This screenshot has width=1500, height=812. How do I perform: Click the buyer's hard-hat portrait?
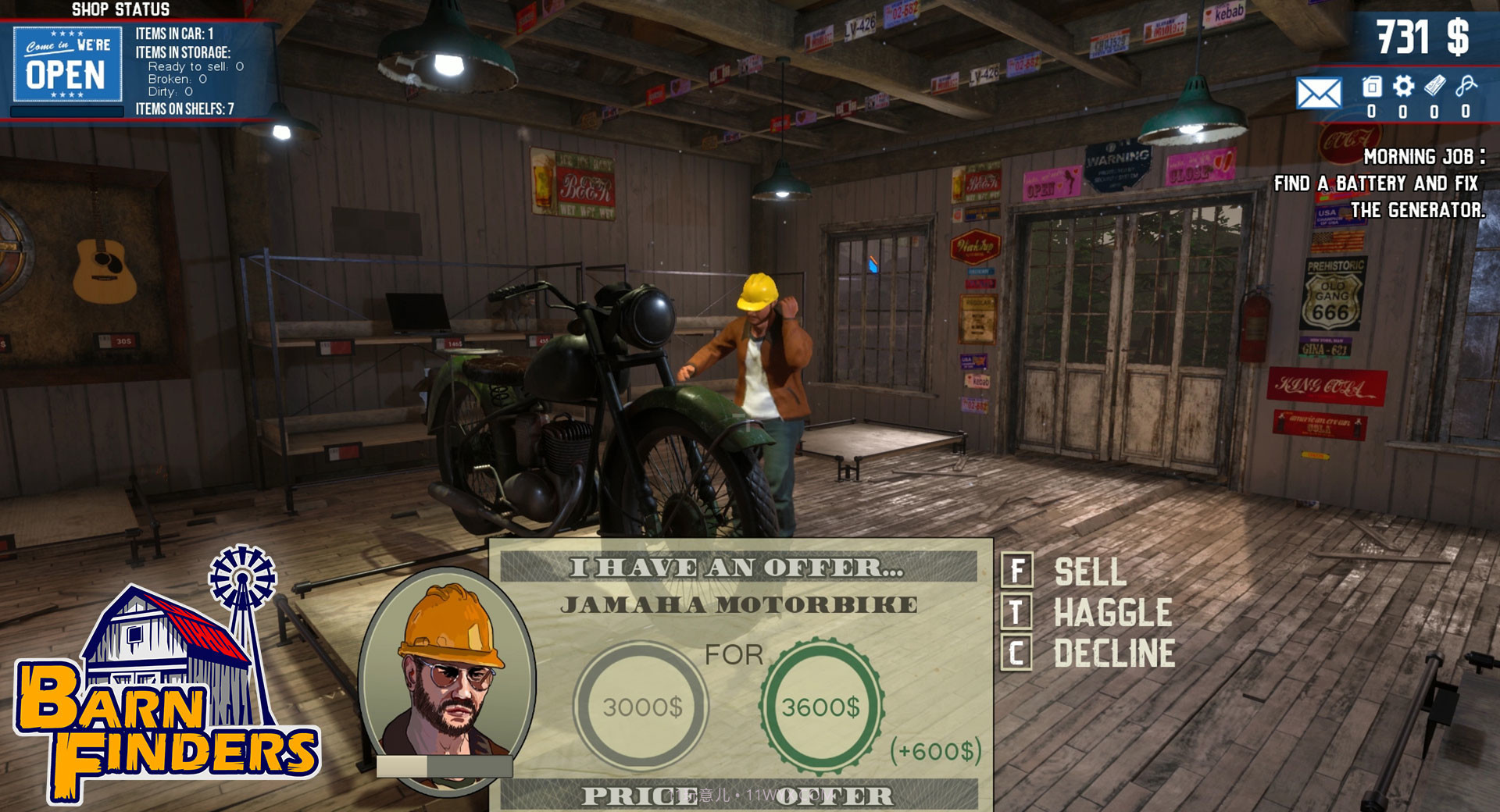click(449, 671)
